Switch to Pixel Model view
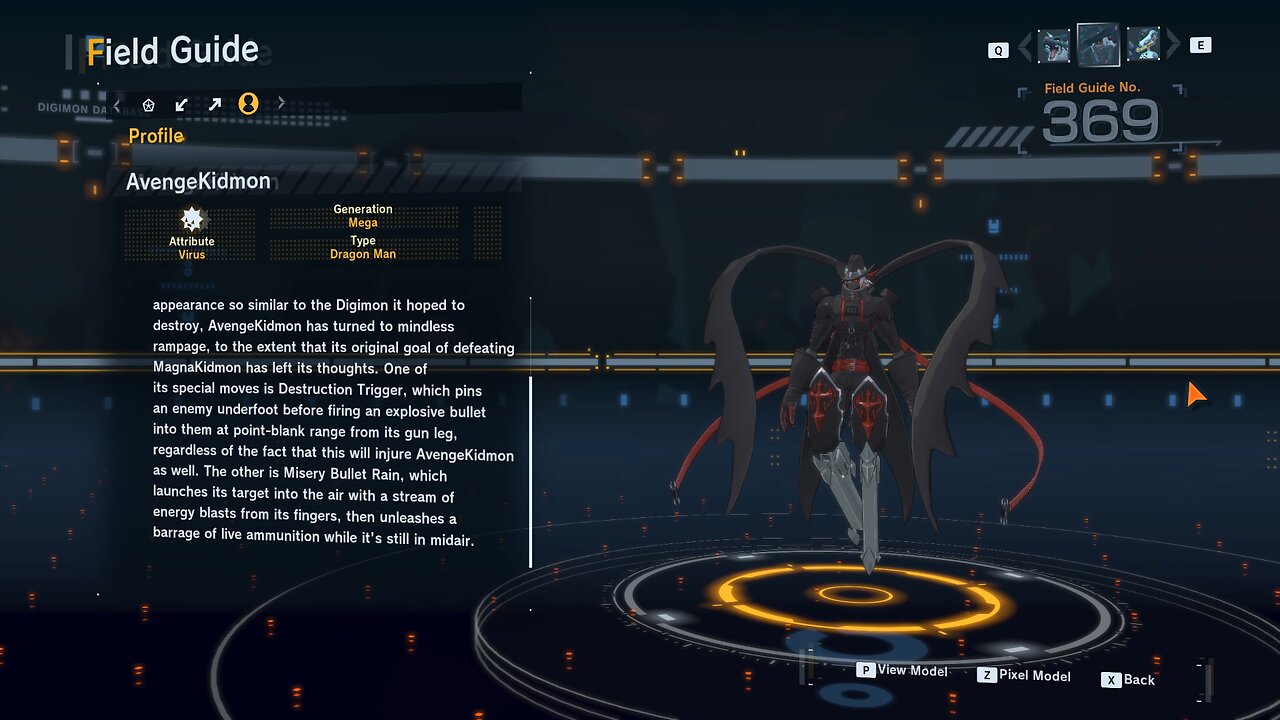Viewport: 1280px width, 720px height. [1024, 676]
